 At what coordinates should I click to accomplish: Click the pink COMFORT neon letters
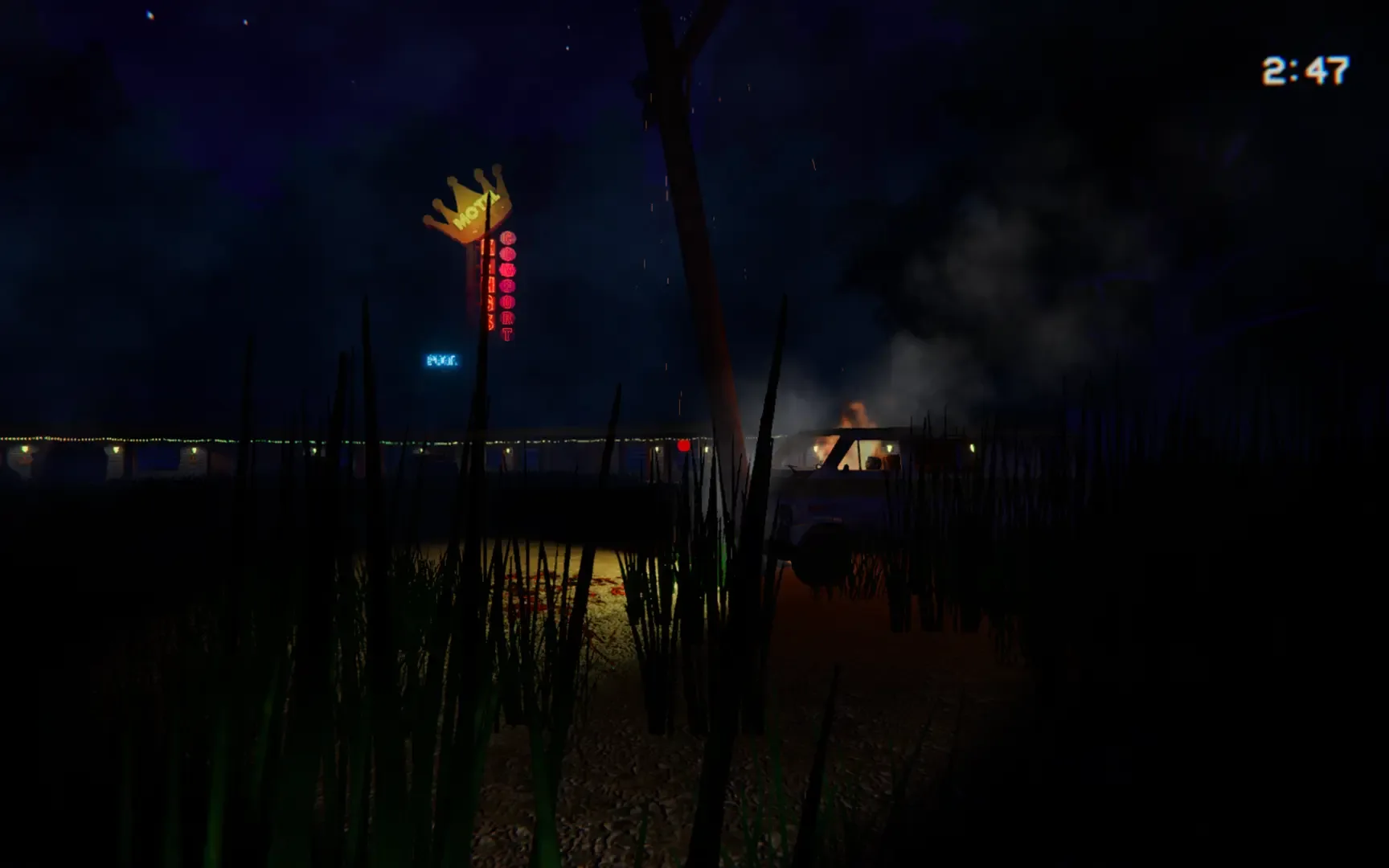click(x=507, y=286)
